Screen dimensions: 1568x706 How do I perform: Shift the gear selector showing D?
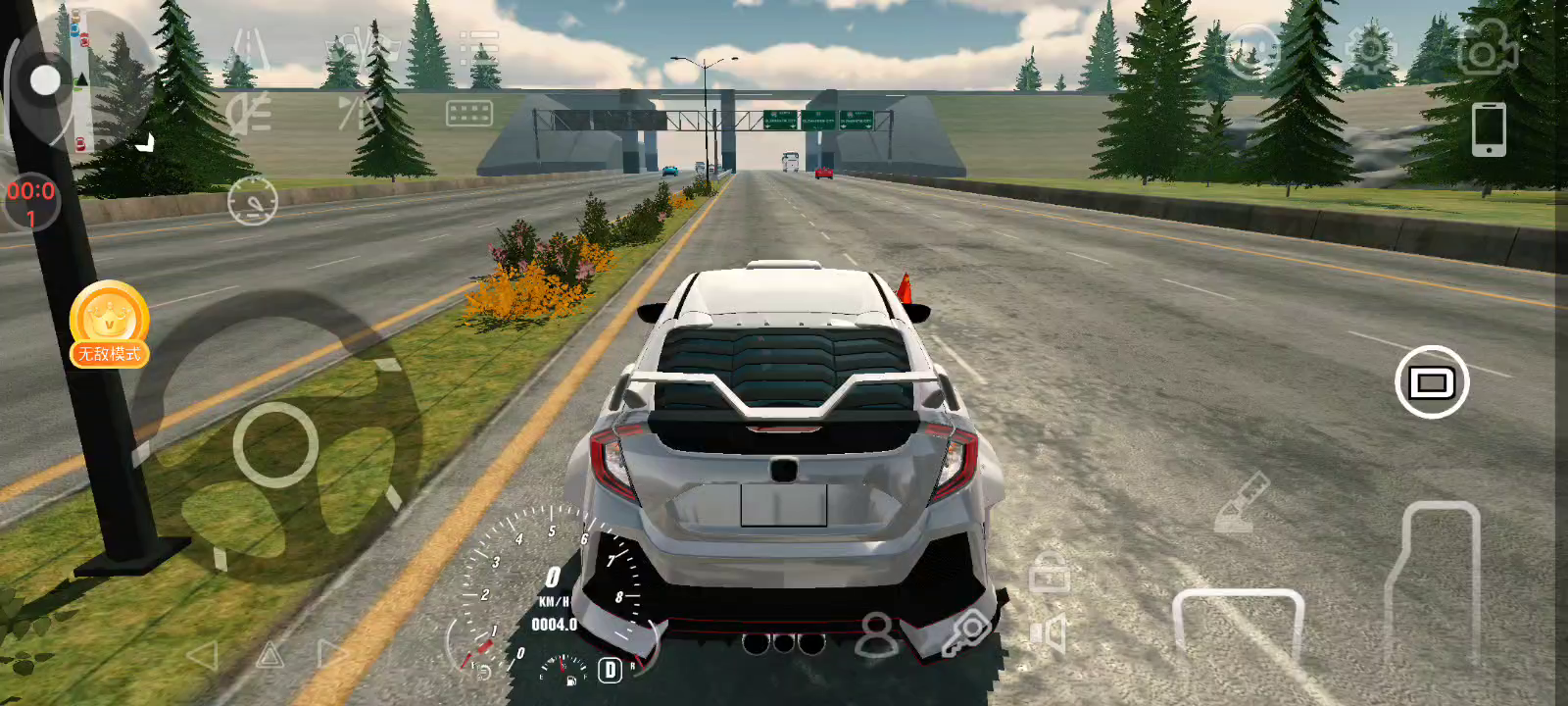(x=610, y=670)
